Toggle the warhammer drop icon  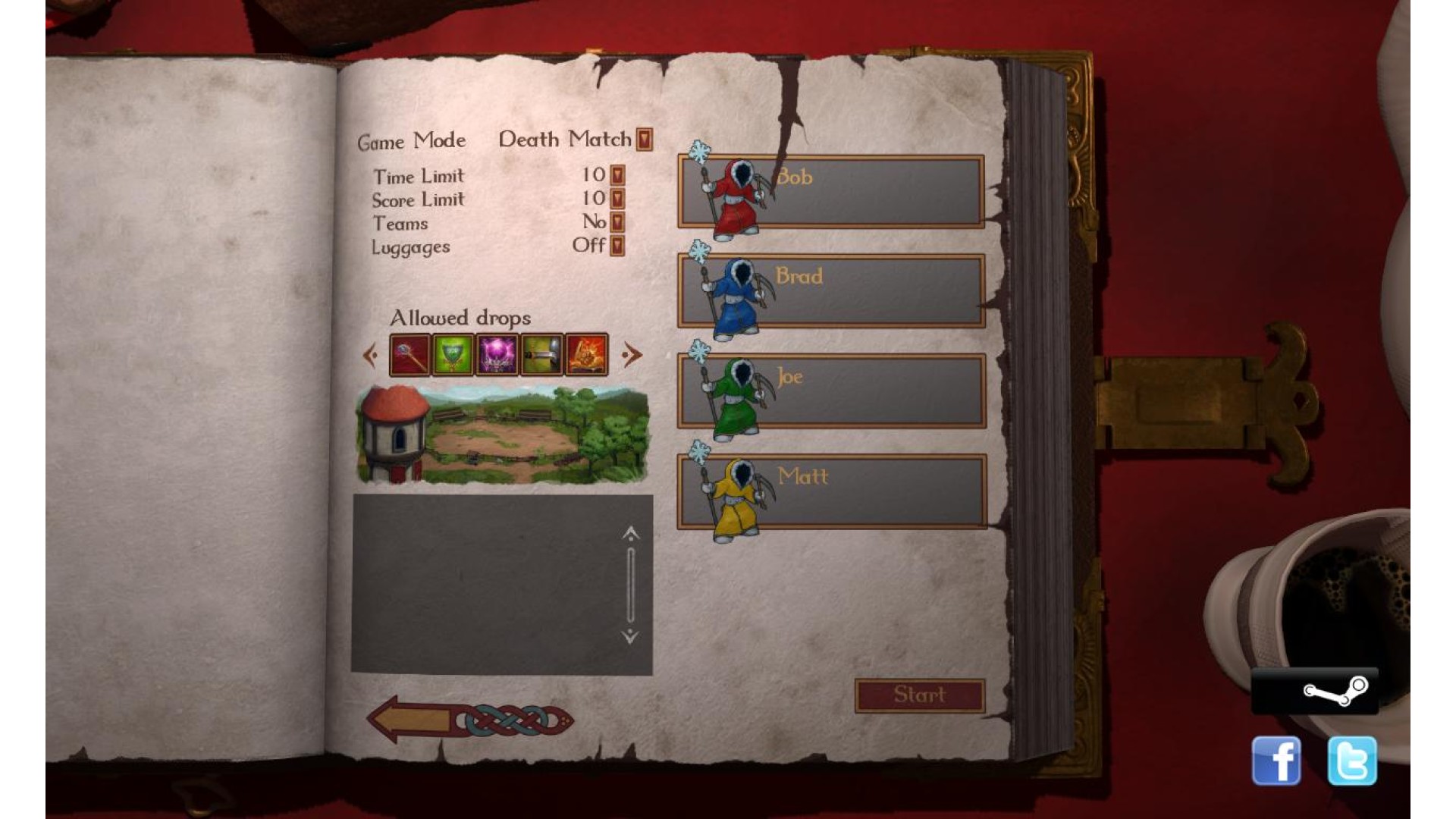[x=541, y=355]
